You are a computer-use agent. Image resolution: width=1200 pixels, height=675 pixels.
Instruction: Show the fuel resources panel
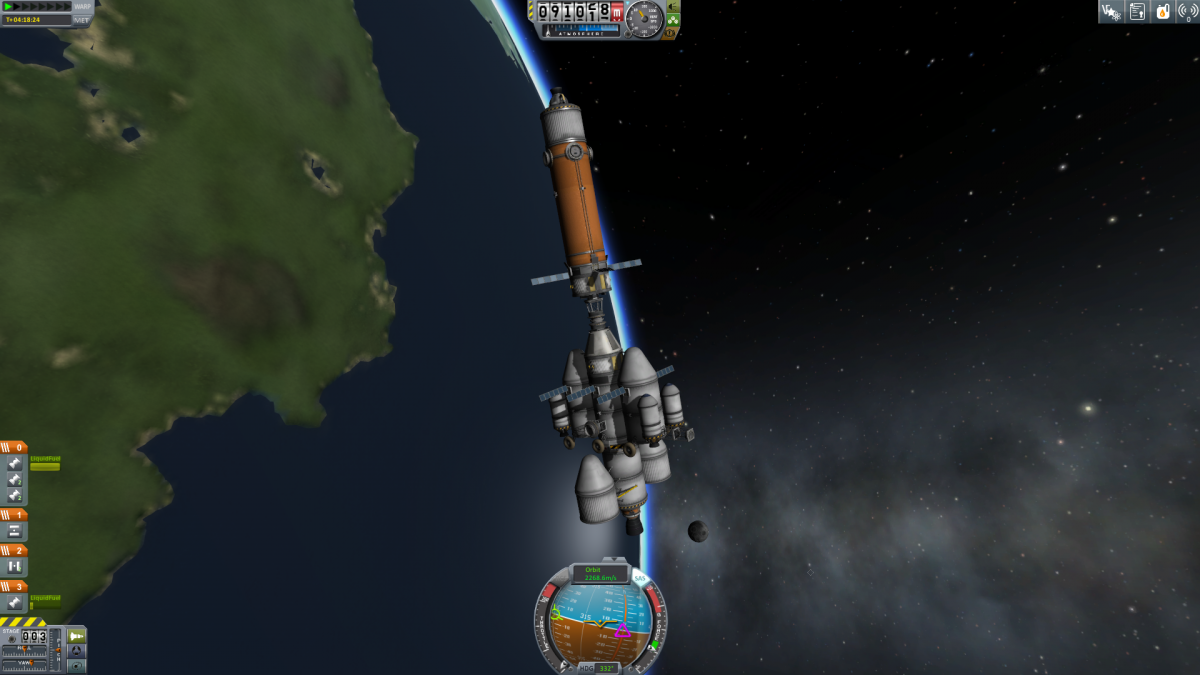(x=1162, y=11)
